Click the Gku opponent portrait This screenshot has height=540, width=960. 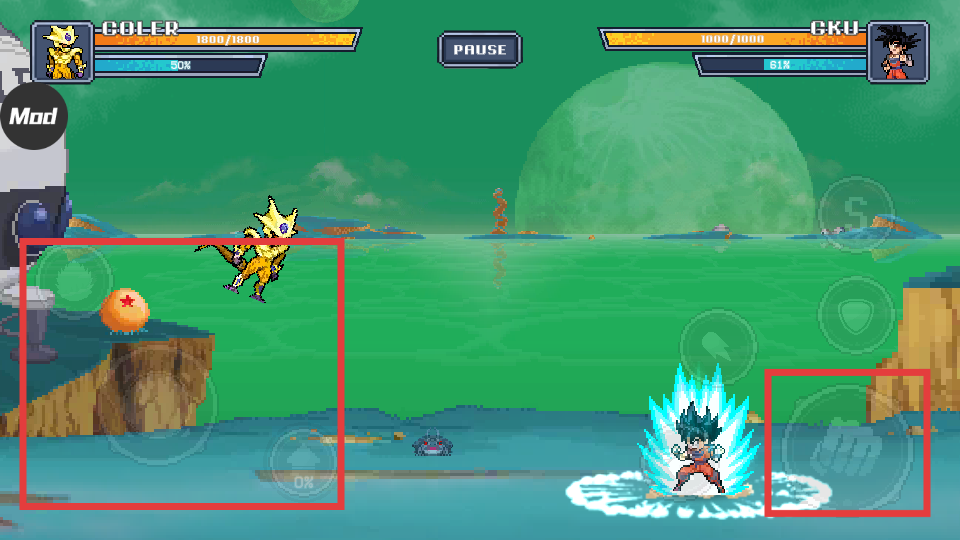click(x=897, y=51)
